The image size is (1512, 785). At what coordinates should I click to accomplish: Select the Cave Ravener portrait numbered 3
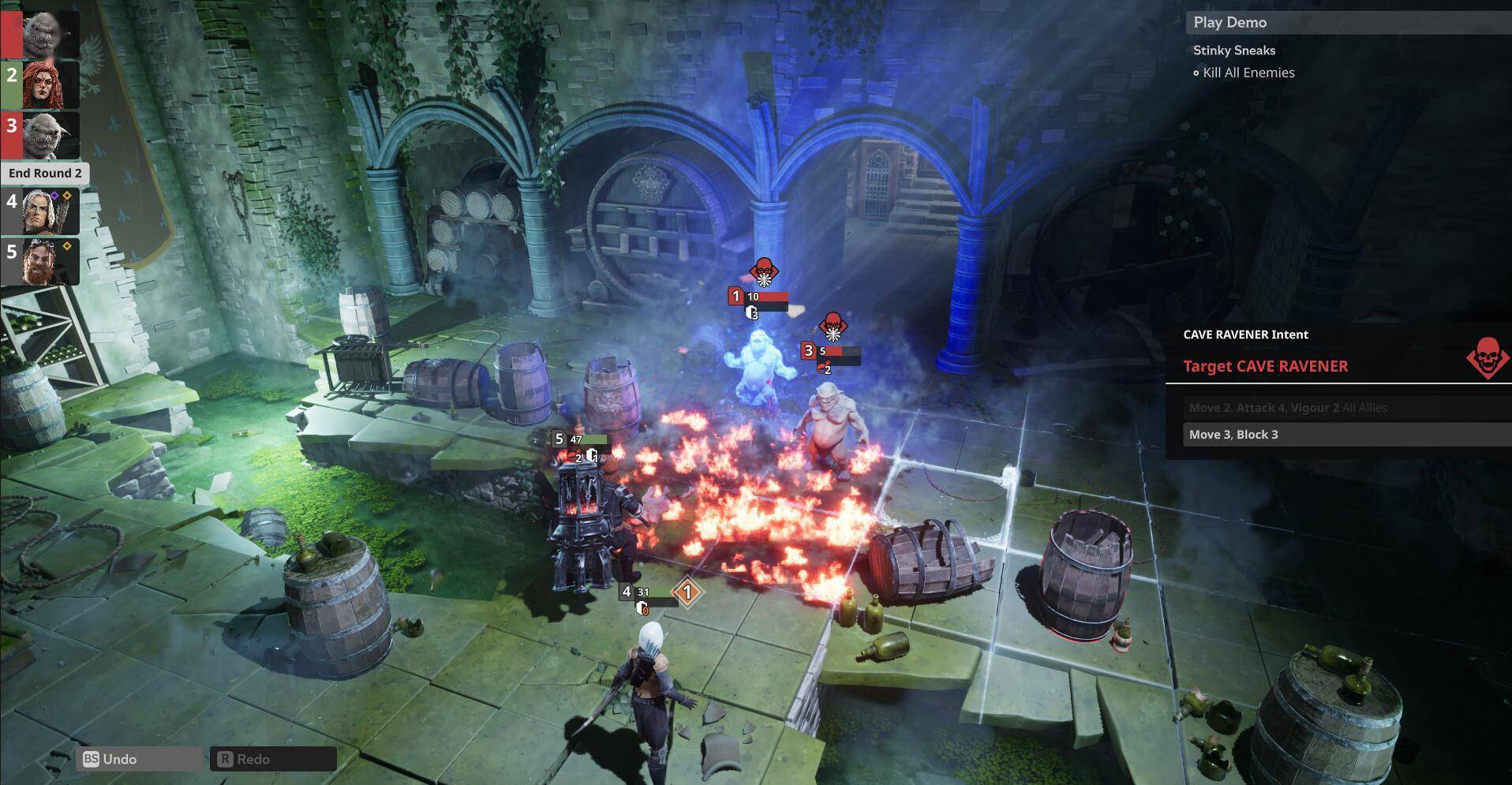(x=49, y=135)
